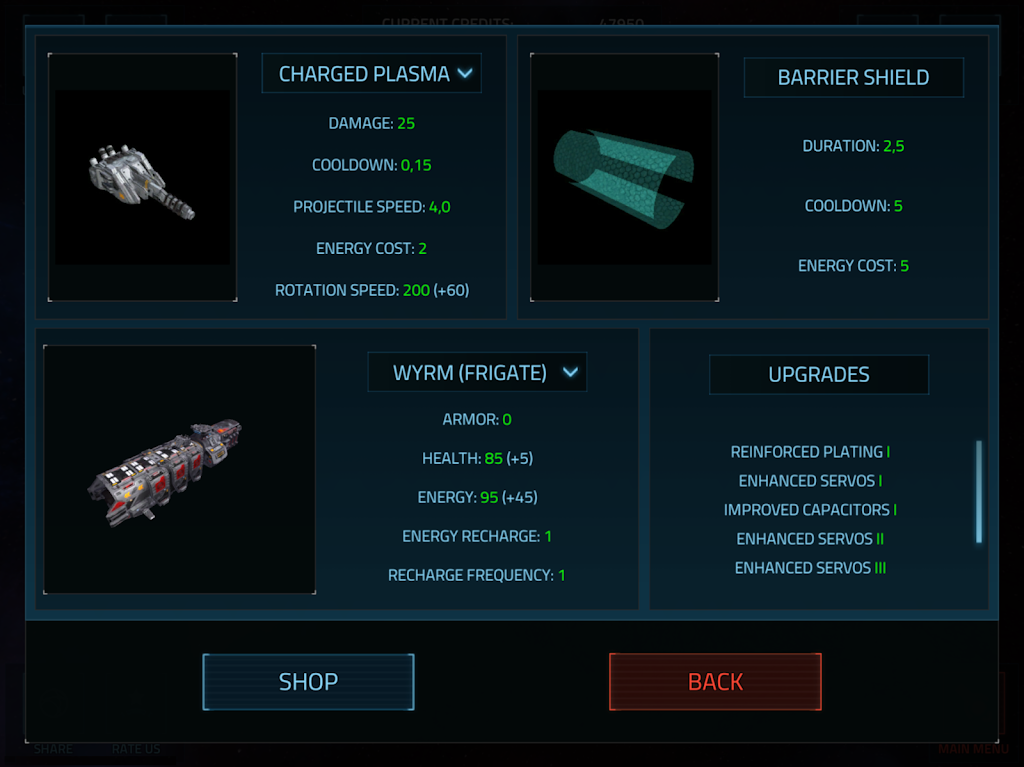Choose the Enhanced Servos II upgrade
This screenshot has height=767, width=1024.
[810, 539]
